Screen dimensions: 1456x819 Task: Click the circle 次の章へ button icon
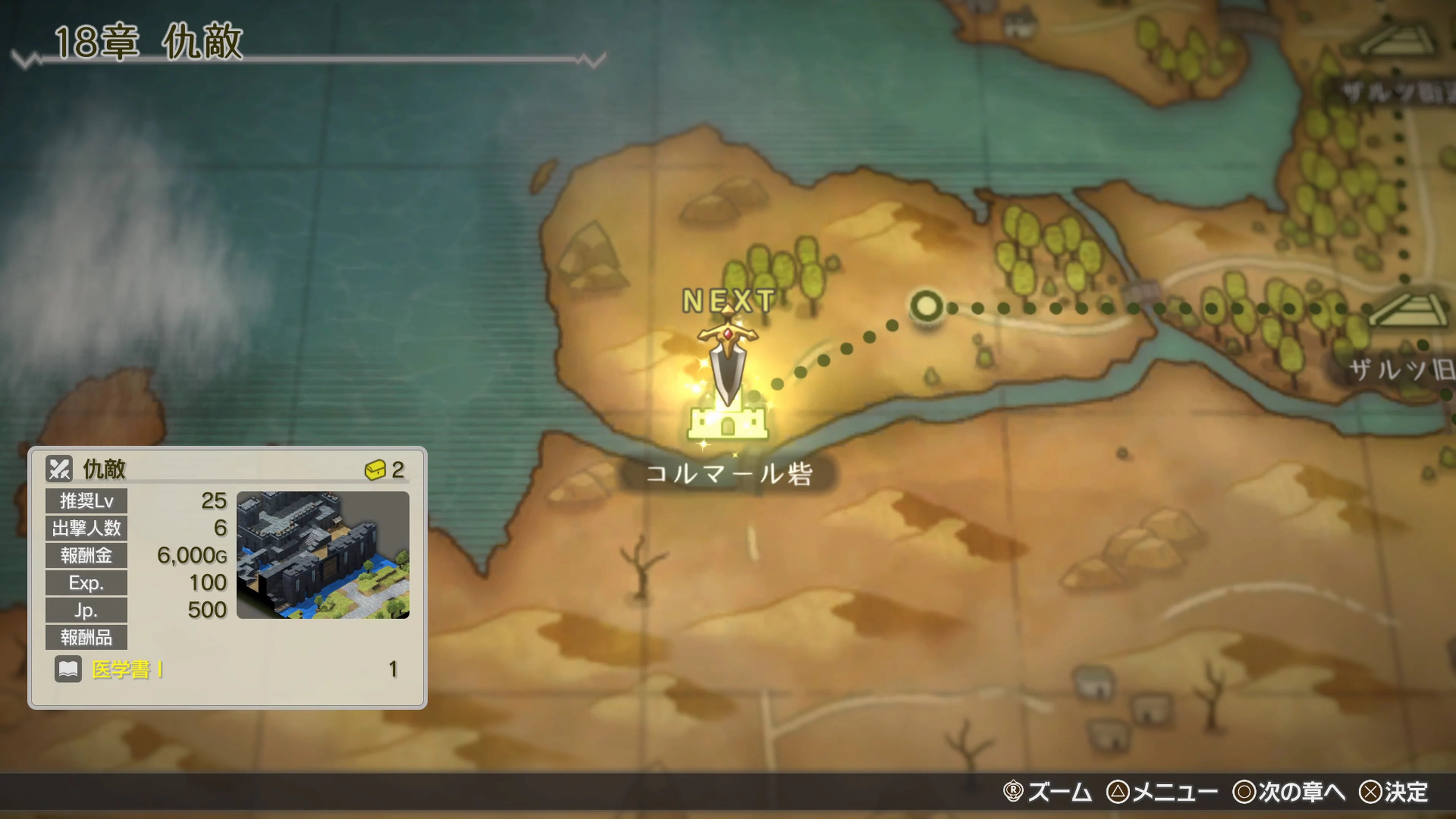[1244, 792]
